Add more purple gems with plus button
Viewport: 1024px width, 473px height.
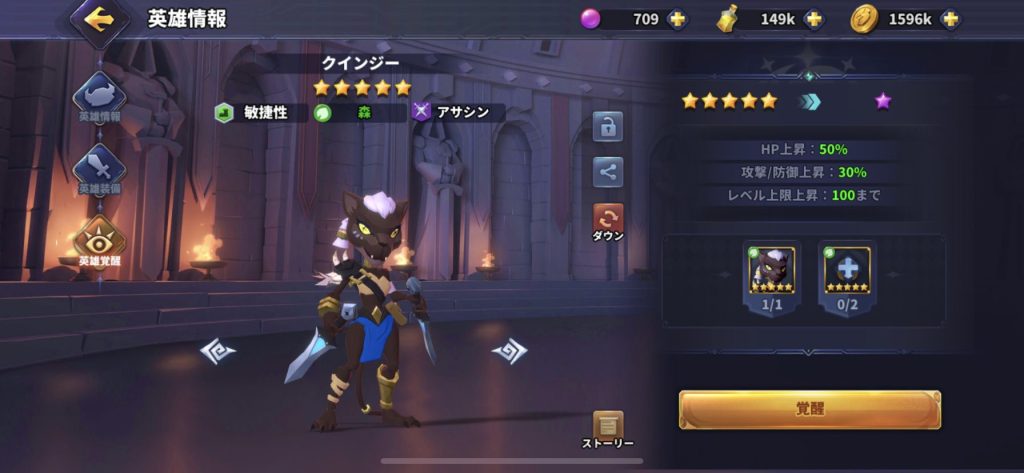point(677,19)
